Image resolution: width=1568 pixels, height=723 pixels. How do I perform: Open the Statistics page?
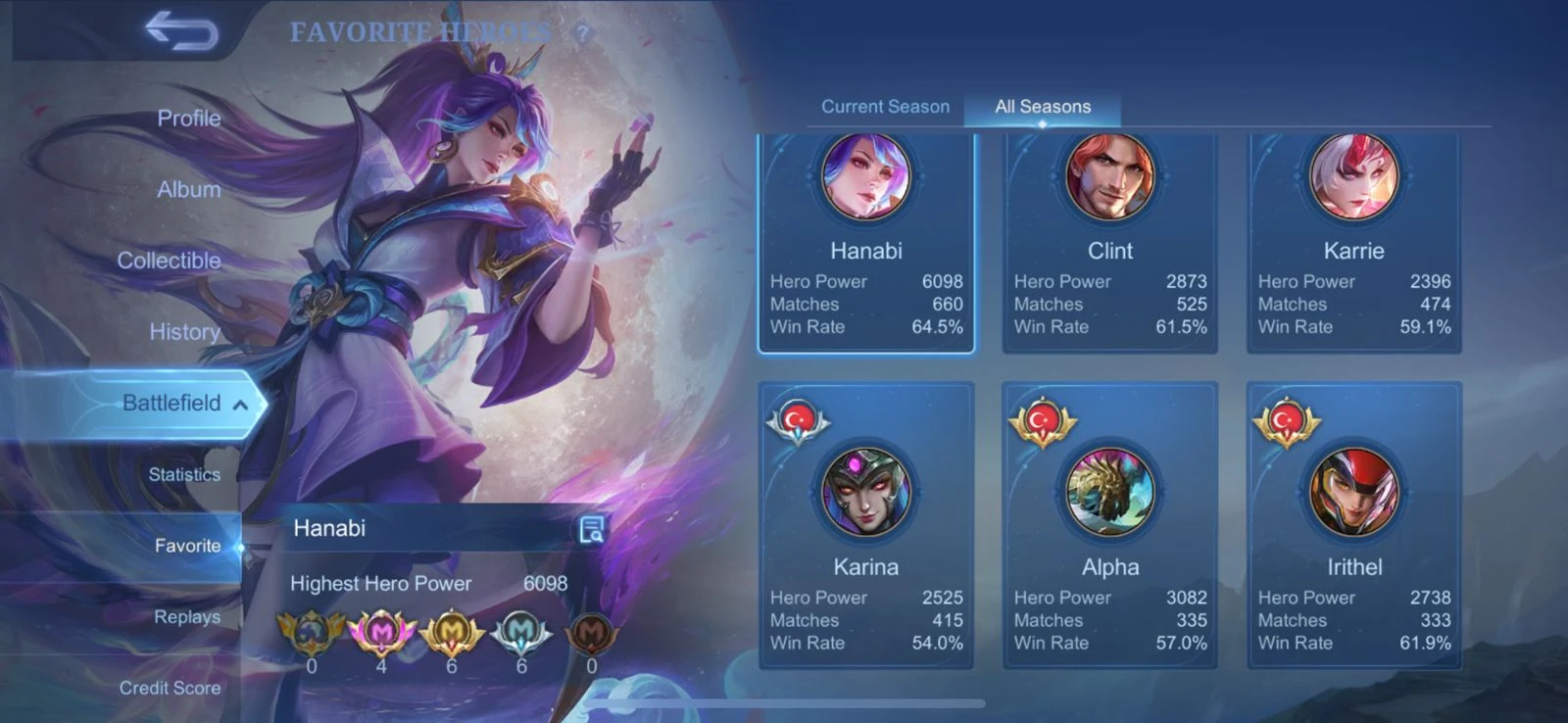click(x=184, y=474)
